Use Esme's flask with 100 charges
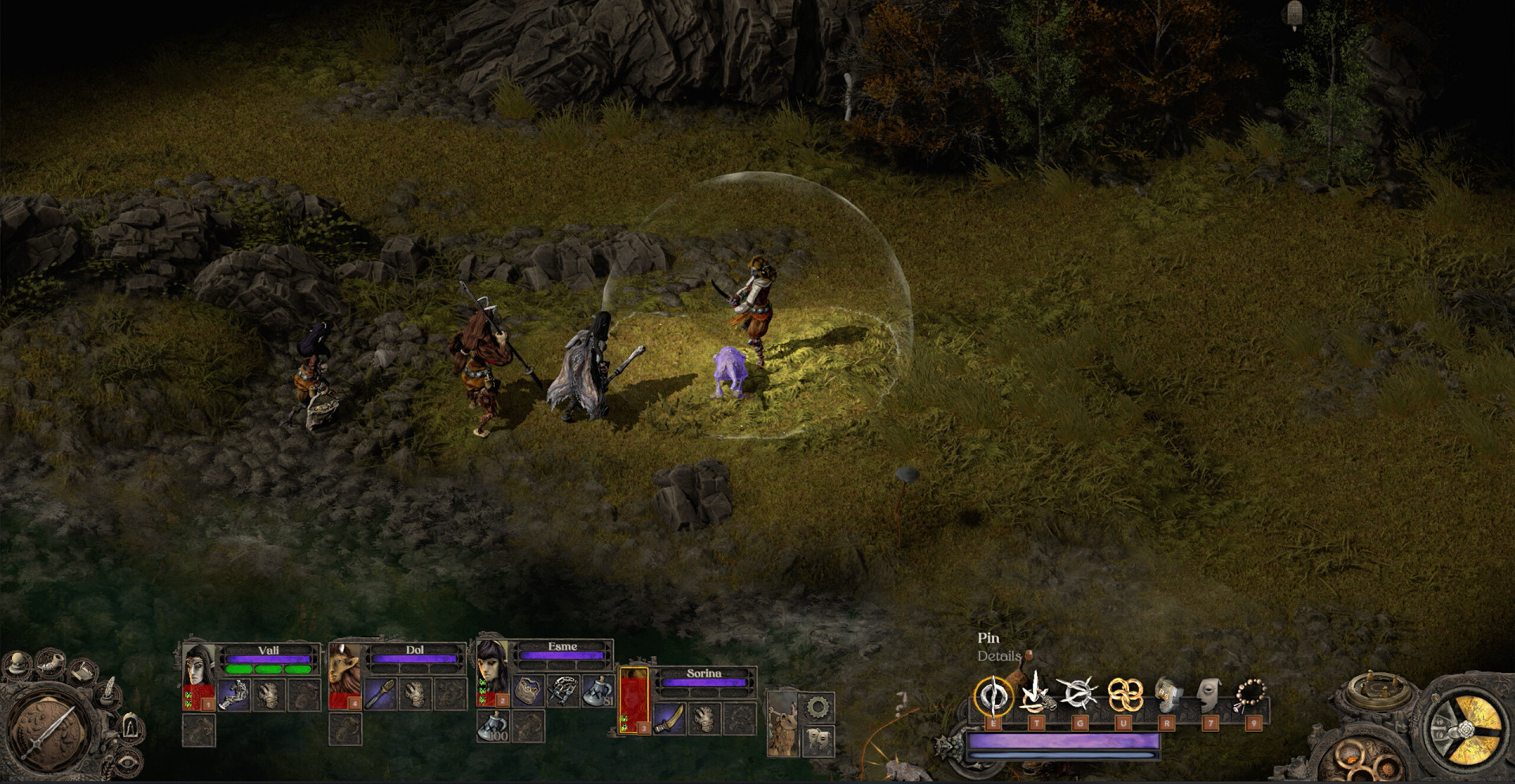Screen dimensions: 1515x784 pyautogui.click(x=492, y=726)
